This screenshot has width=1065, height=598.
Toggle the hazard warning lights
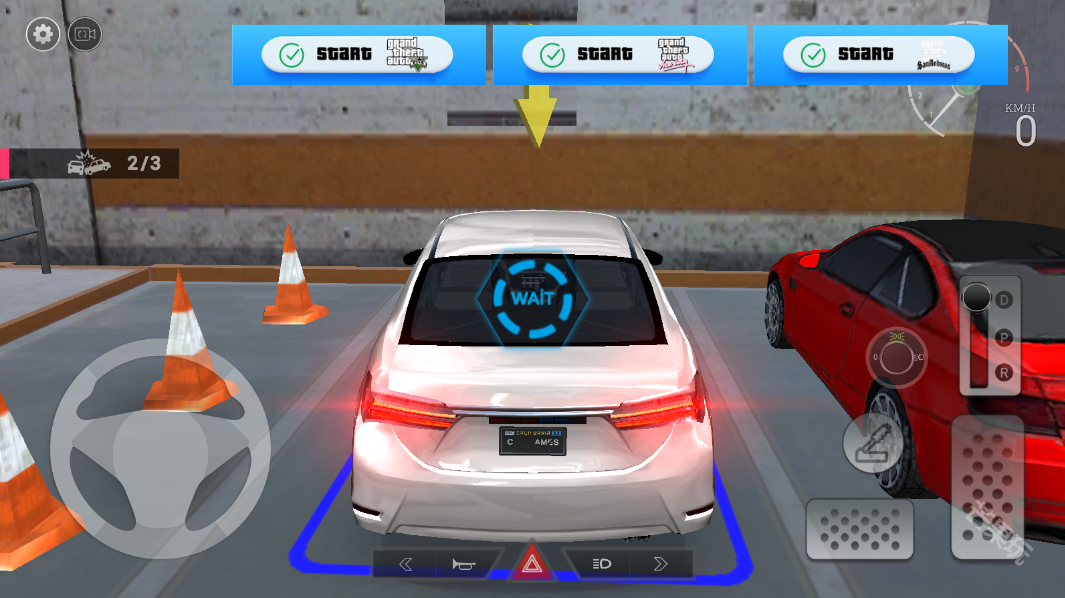click(532, 565)
